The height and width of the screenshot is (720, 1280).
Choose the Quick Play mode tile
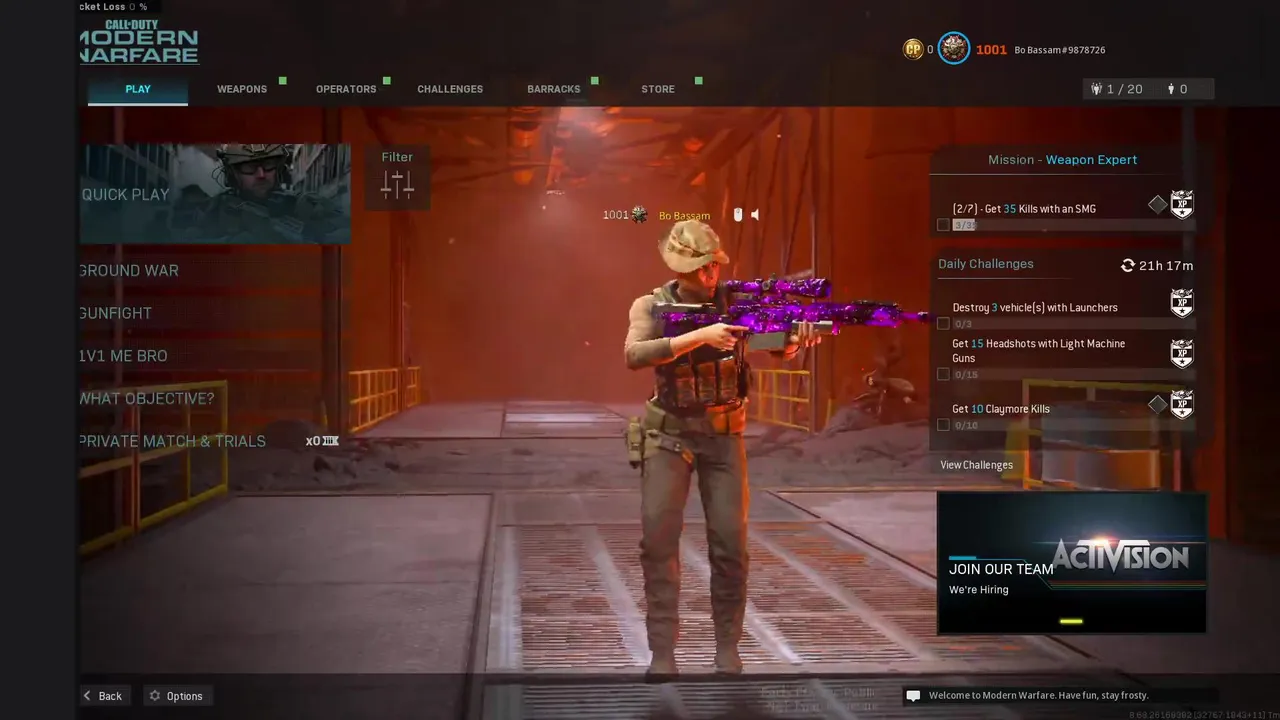click(x=215, y=194)
